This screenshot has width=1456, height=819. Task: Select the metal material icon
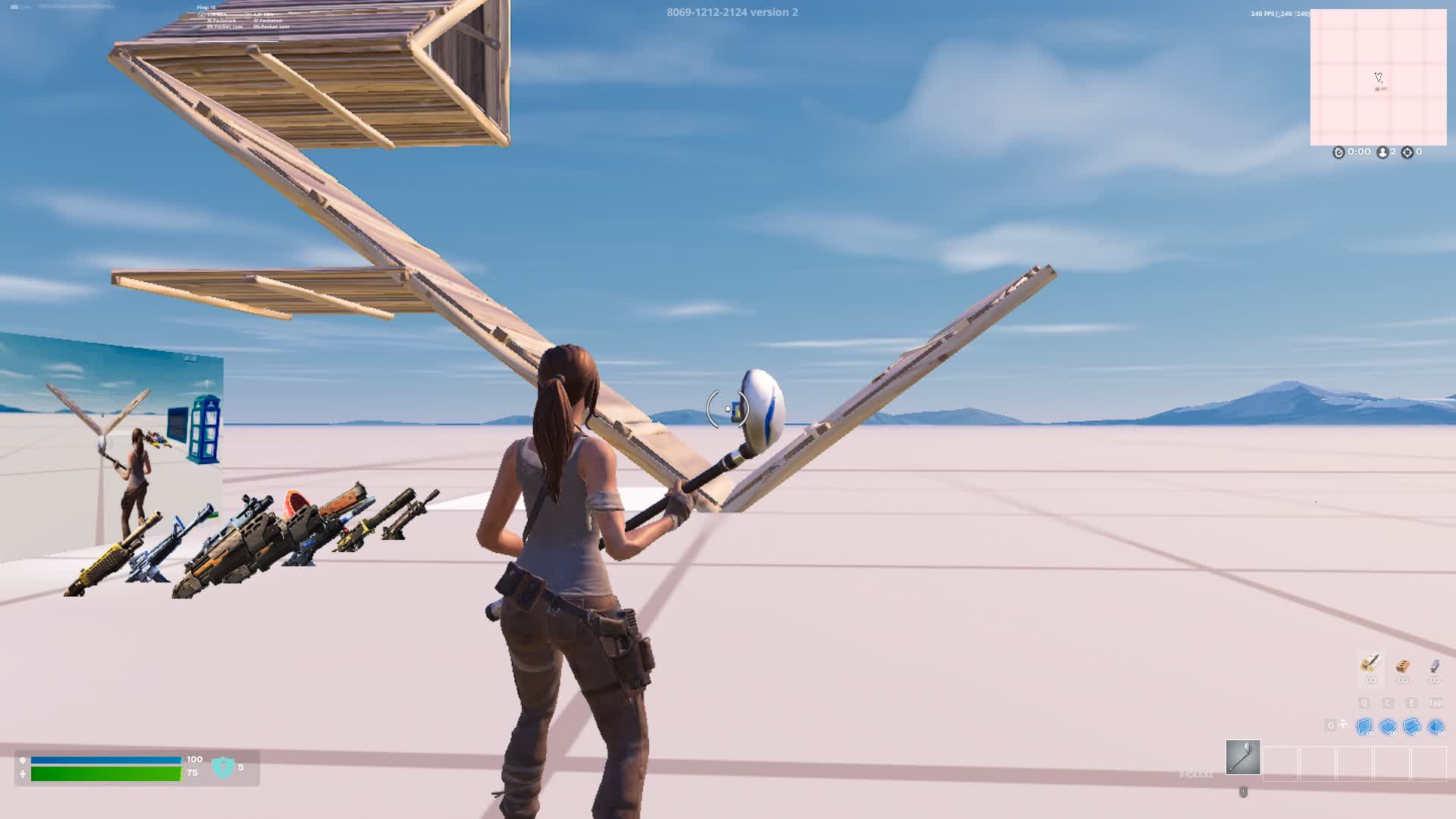tap(1434, 666)
